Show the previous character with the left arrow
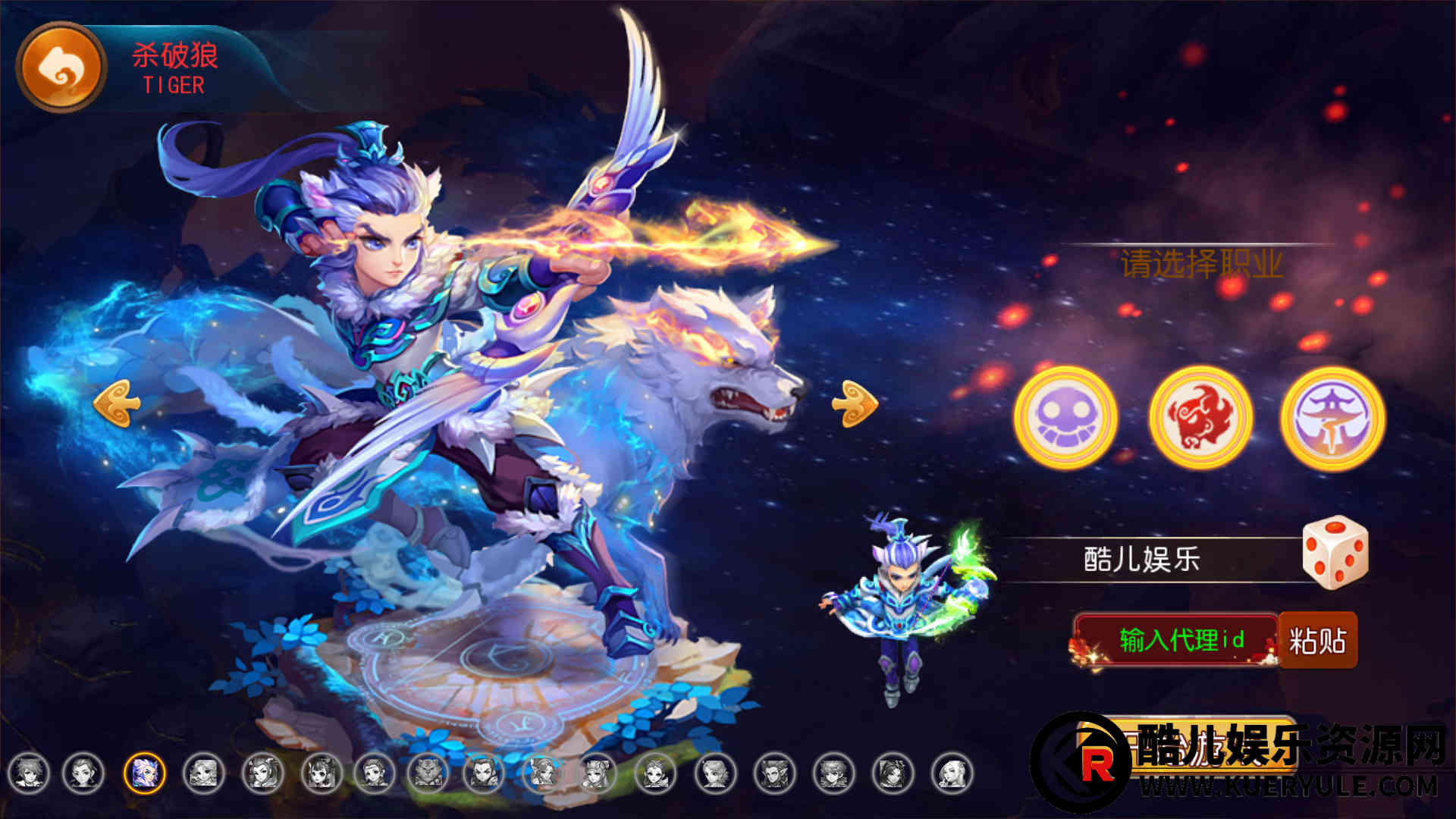 coord(116,403)
